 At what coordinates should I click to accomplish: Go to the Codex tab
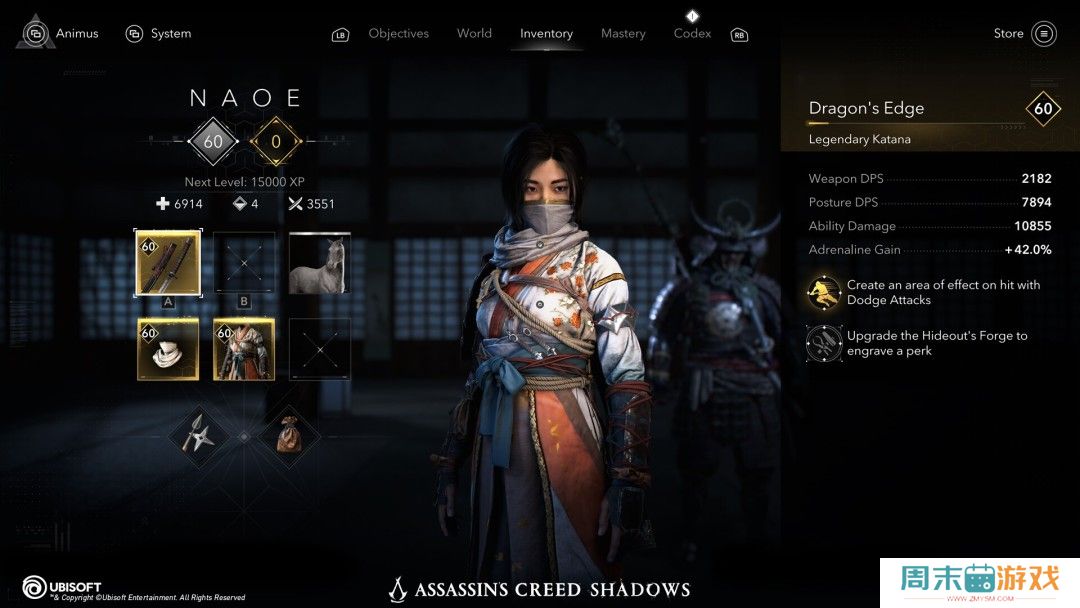tap(692, 33)
